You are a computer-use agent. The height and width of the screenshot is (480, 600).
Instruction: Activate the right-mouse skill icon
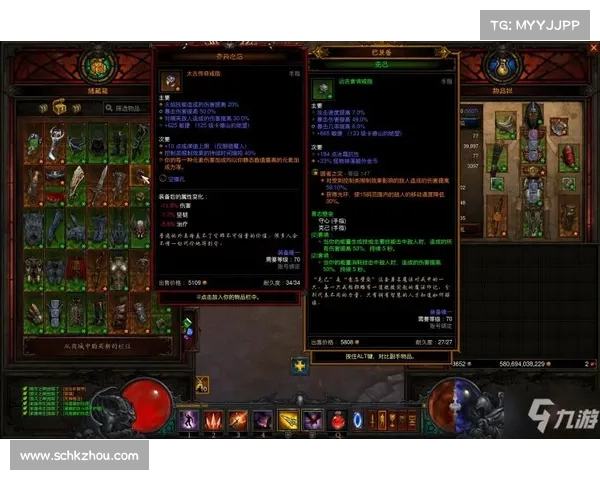point(311,420)
